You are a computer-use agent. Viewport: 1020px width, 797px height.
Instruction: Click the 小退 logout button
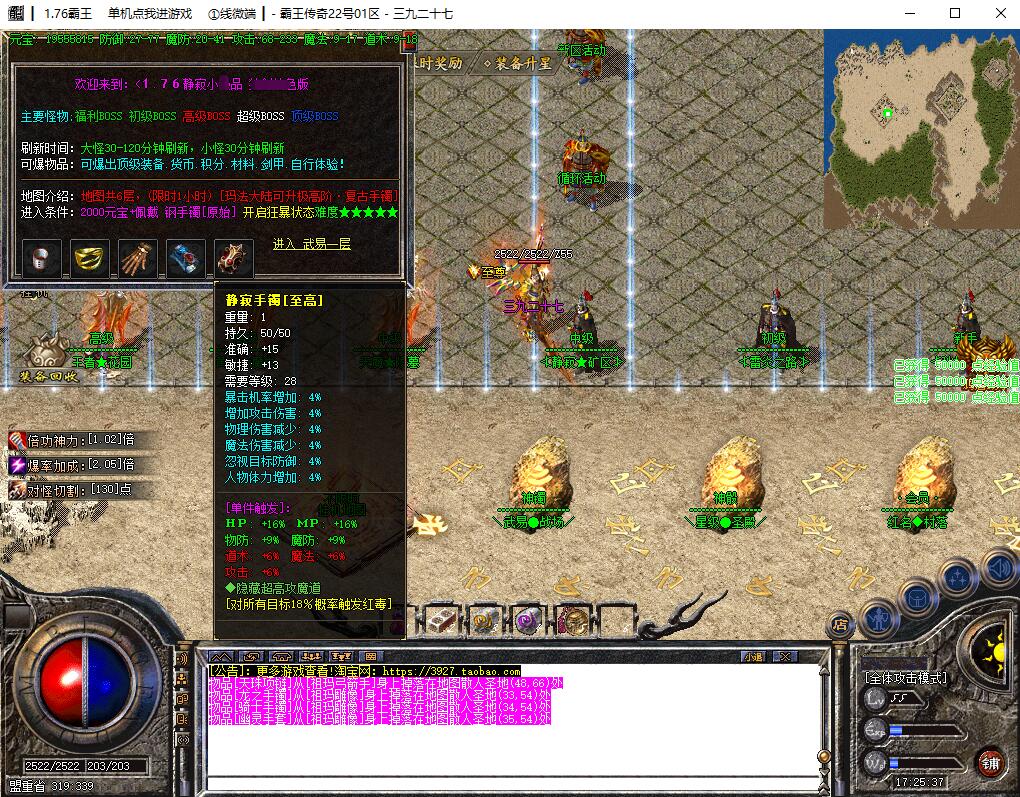click(752, 657)
